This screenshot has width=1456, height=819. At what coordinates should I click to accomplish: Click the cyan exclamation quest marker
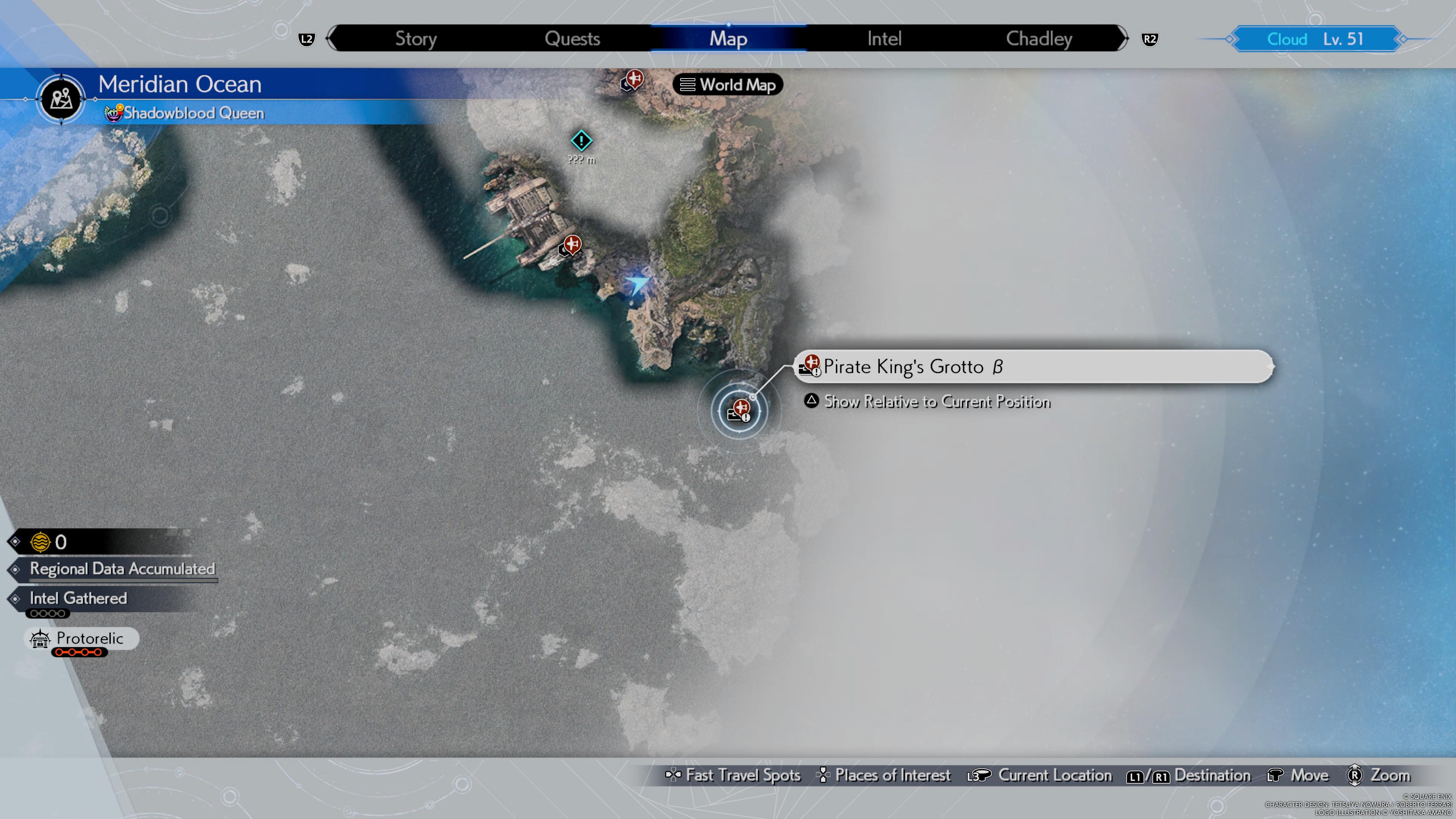tap(581, 140)
